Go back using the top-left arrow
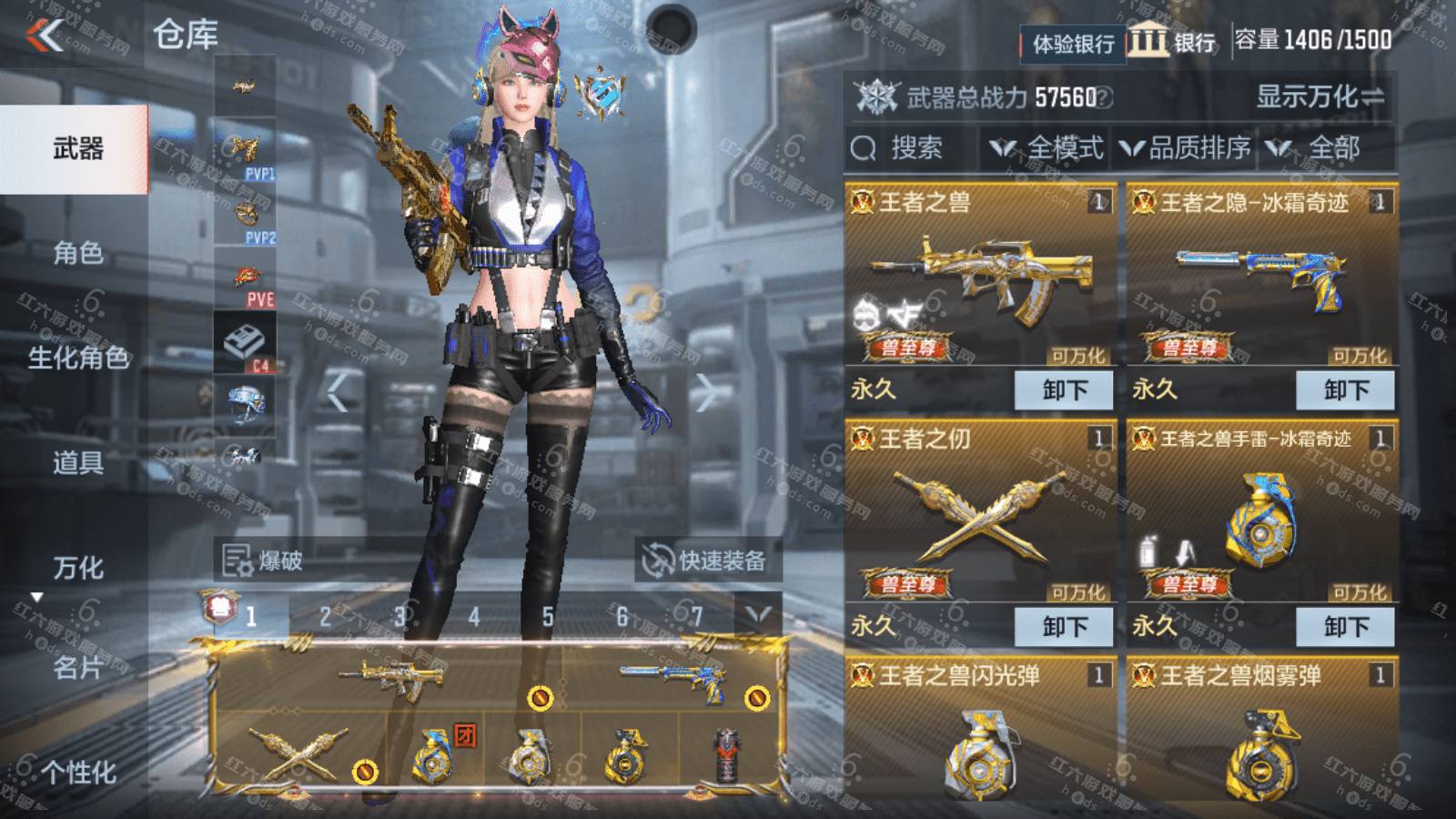This screenshot has height=819, width=1456. click(45, 36)
